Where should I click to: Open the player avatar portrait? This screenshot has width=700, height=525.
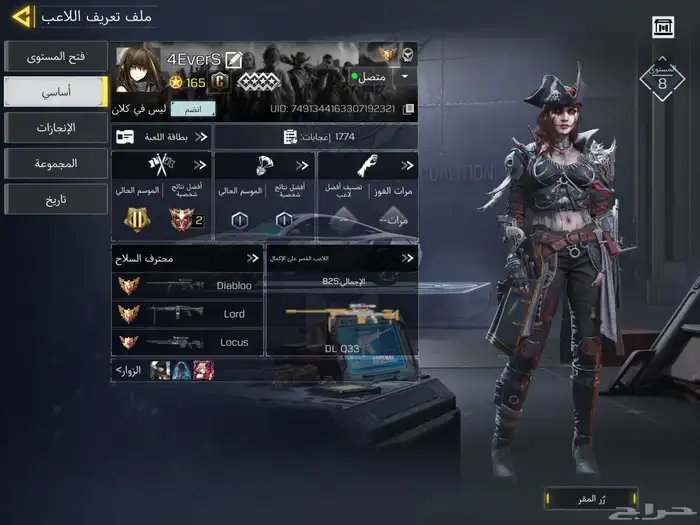click(x=139, y=70)
